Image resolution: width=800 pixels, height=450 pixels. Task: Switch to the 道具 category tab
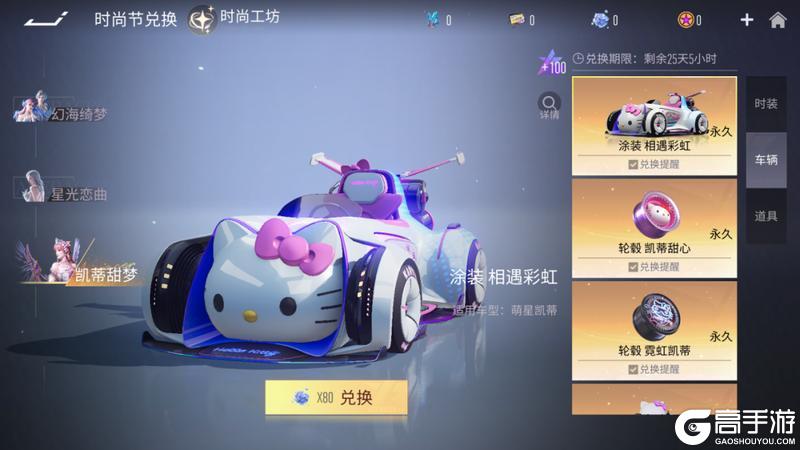(x=766, y=216)
